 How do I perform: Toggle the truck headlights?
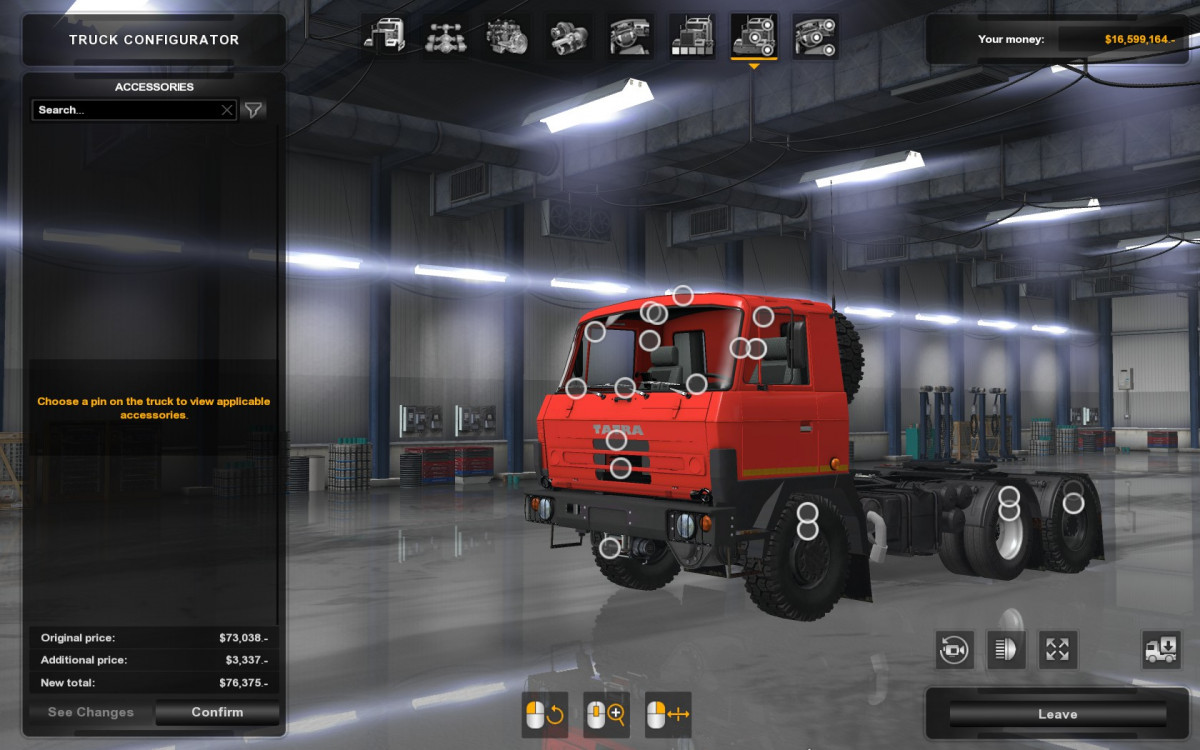click(x=1006, y=650)
